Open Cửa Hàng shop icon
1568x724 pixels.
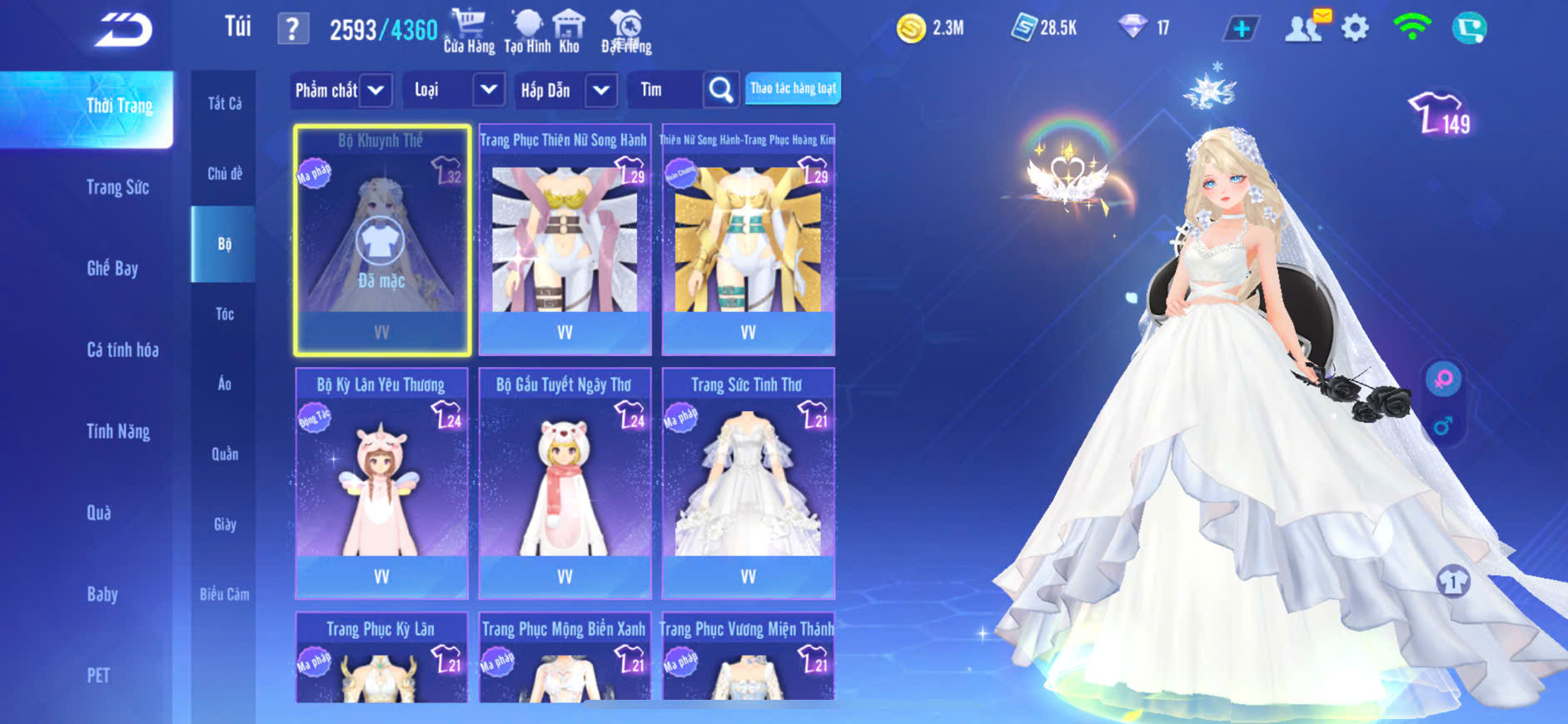point(469,31)
